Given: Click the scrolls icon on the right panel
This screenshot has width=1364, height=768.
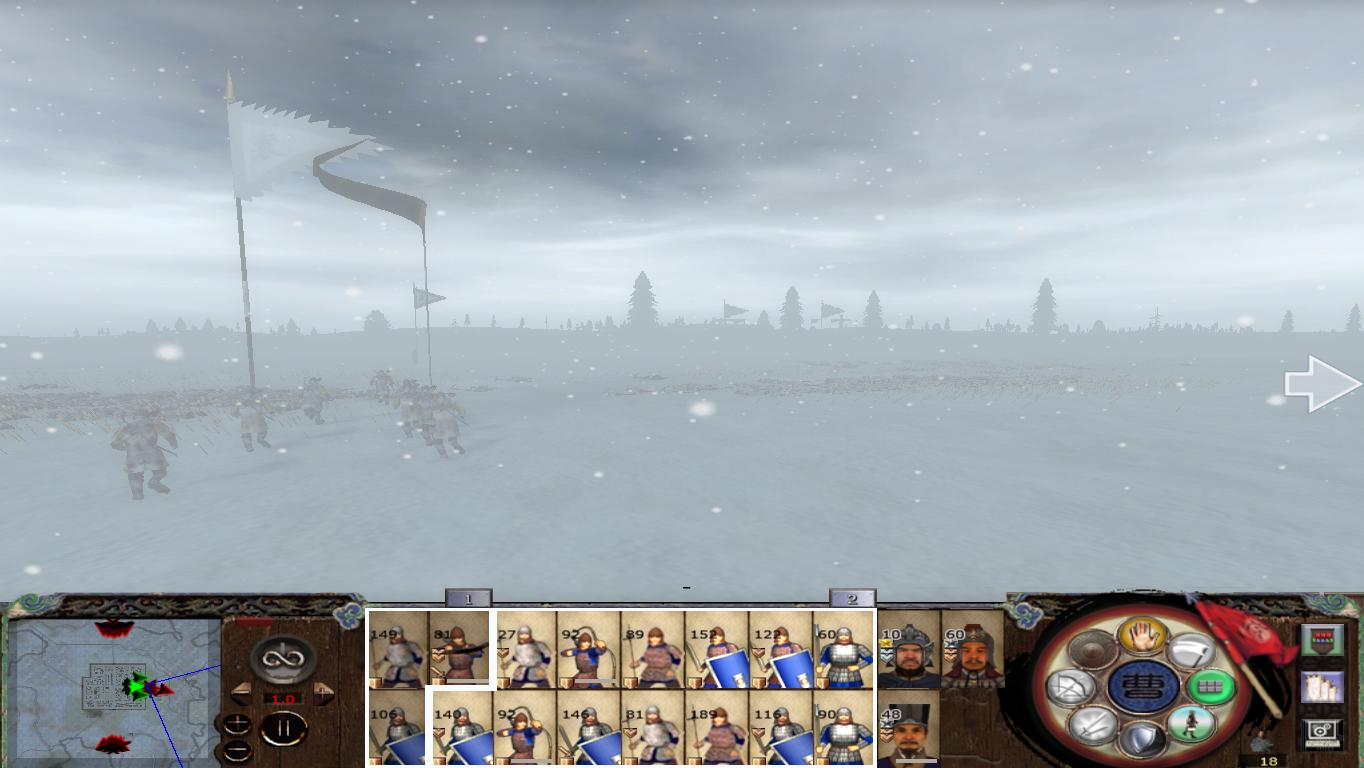Looking at the screenshot, I should click(1323, 688).
